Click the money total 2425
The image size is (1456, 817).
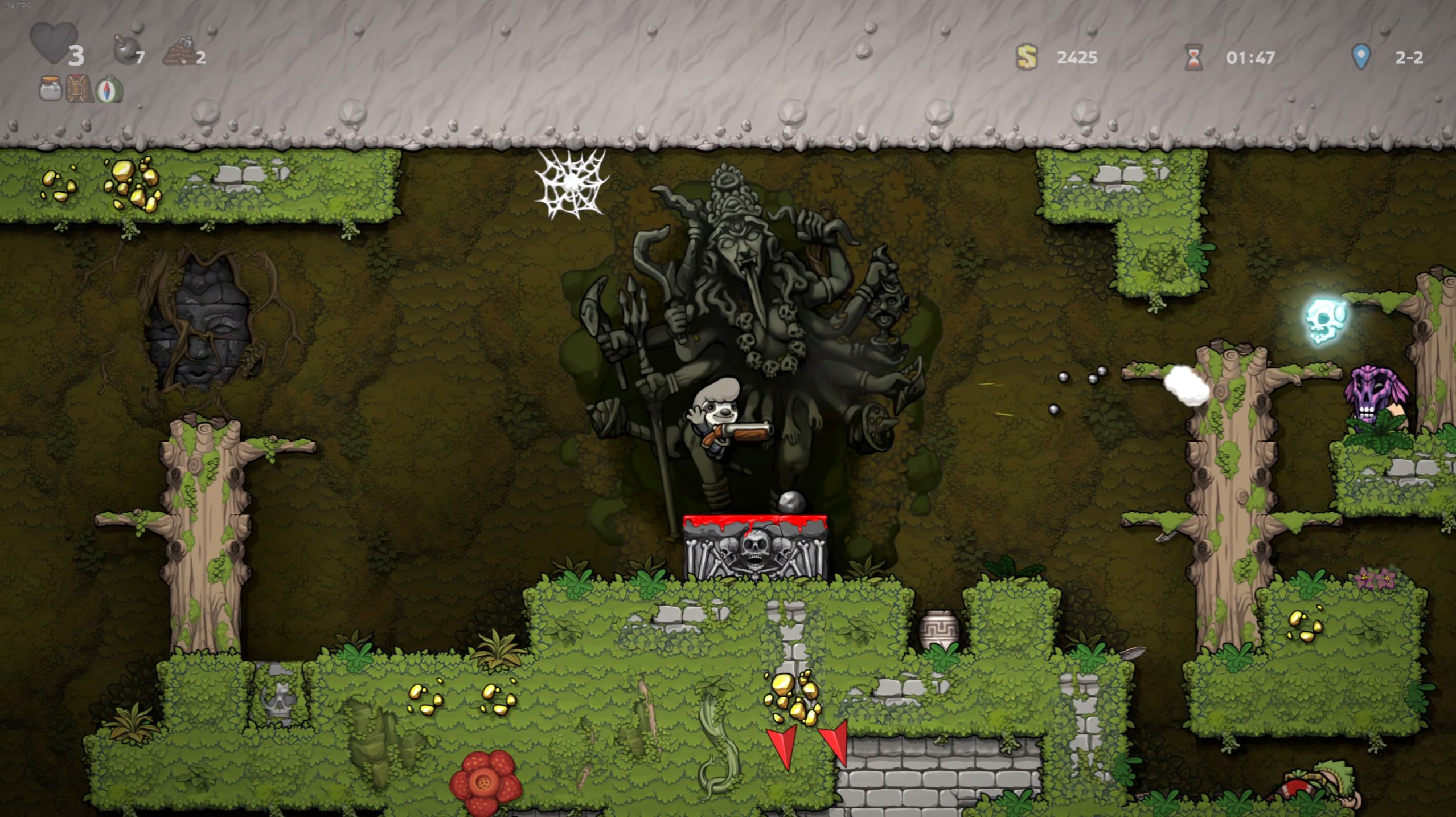click(1078, 56)
